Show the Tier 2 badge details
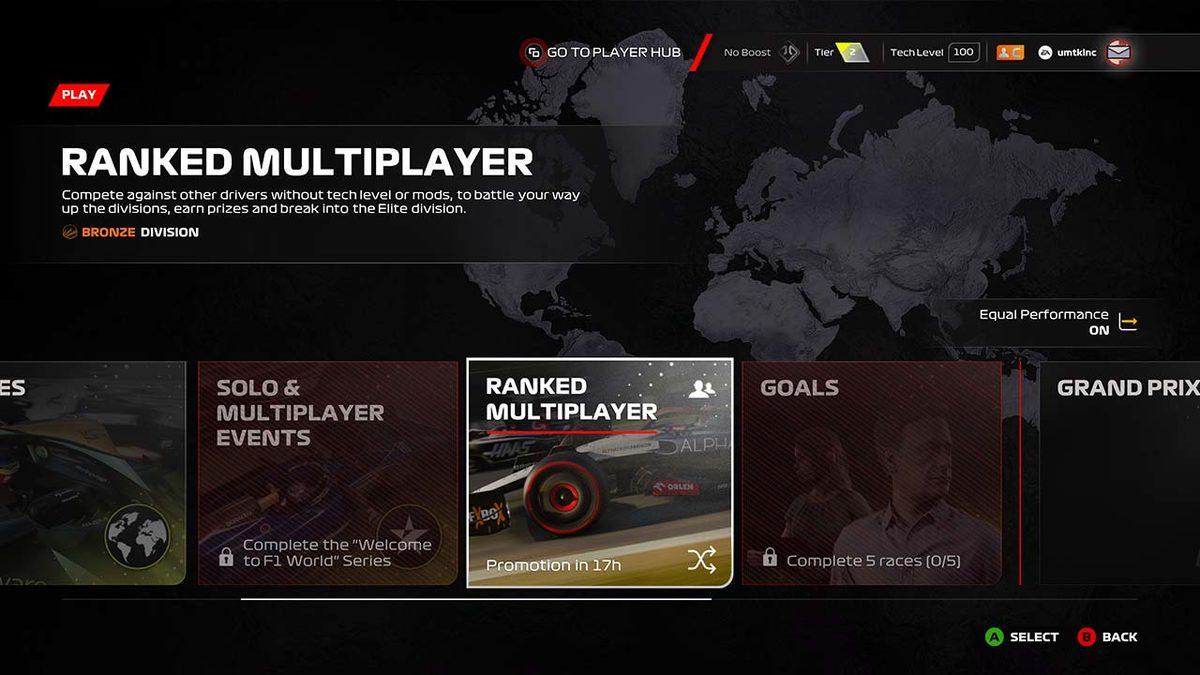Screen dimensions: 1200x675 (852, 52)
